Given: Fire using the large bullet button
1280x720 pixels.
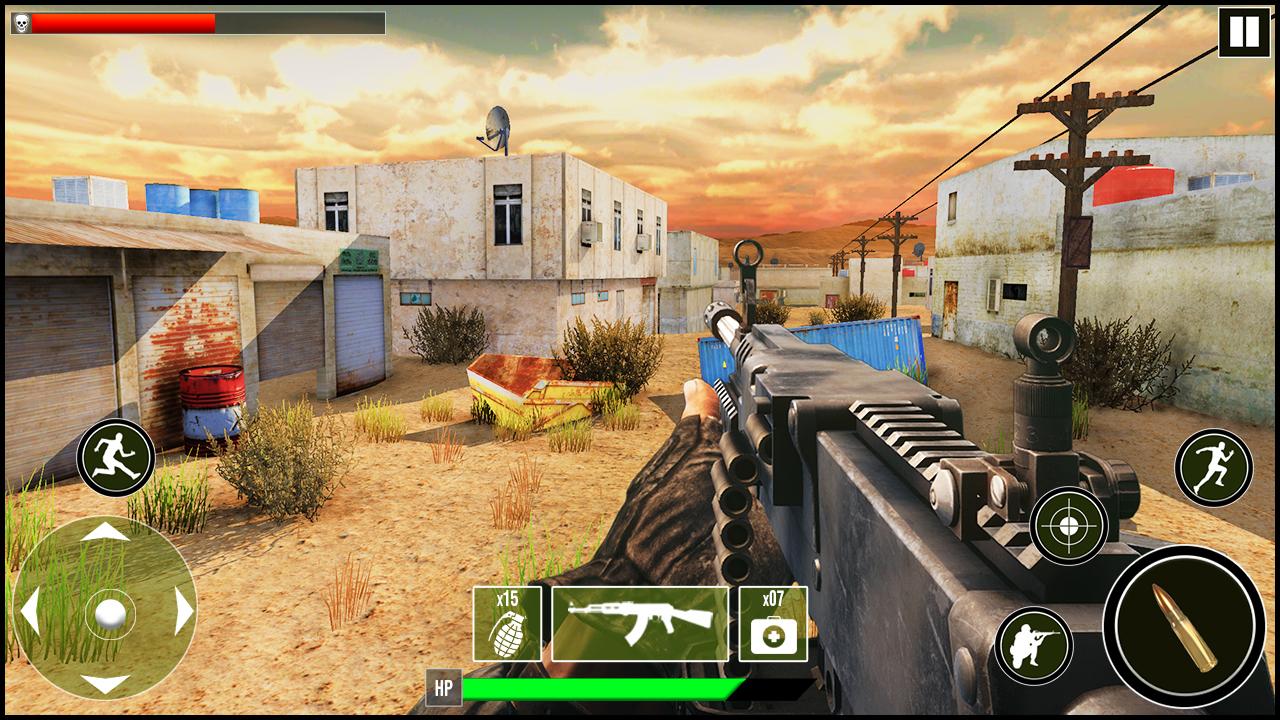Looking at the screenshot, I should pos(1184,627).
